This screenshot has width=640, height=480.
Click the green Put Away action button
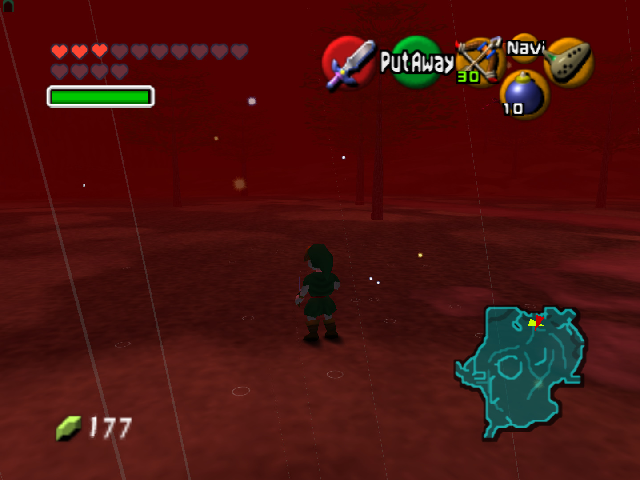[415, 62]
